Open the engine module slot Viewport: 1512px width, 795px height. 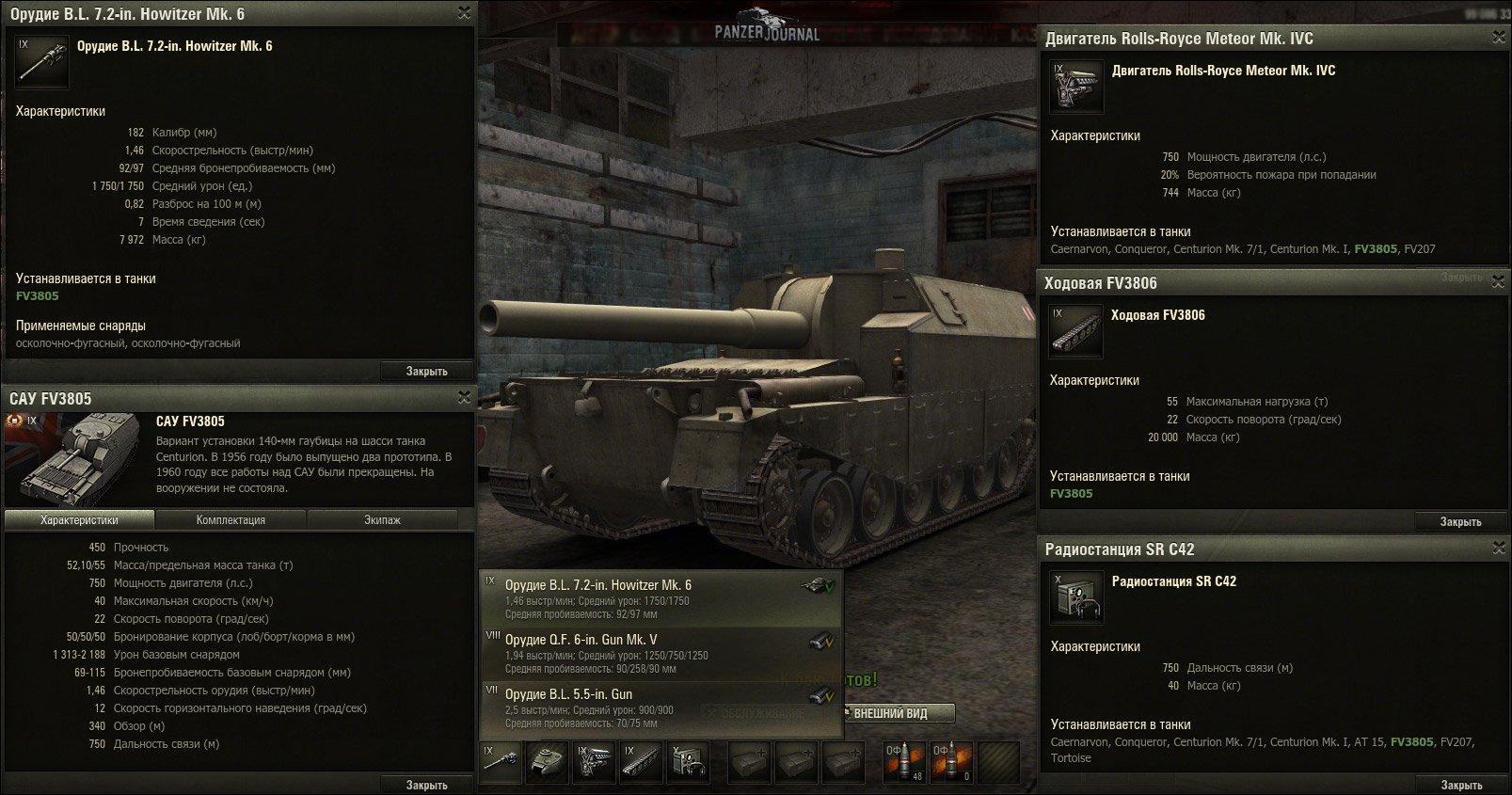(x=595, y=762)
